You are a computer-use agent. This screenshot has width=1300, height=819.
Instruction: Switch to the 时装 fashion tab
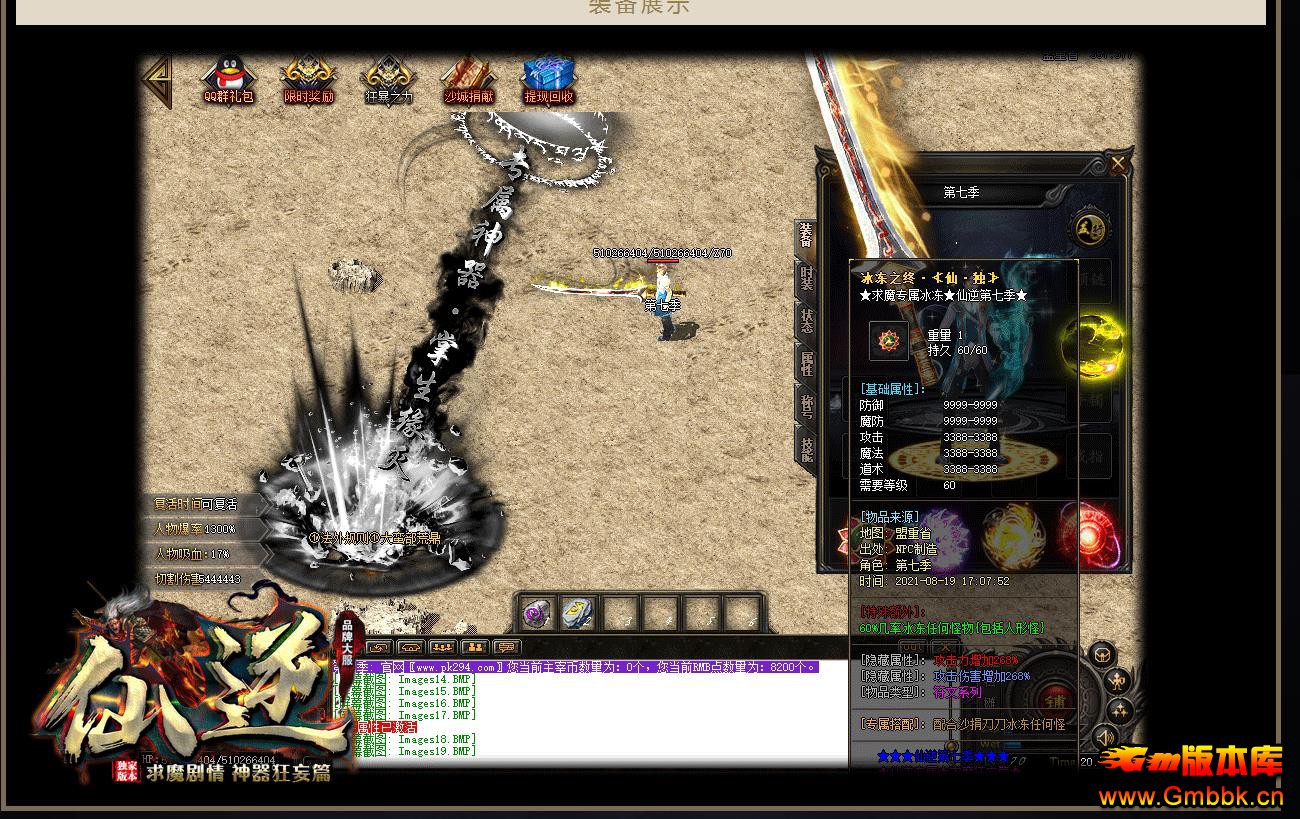[806, 280]
